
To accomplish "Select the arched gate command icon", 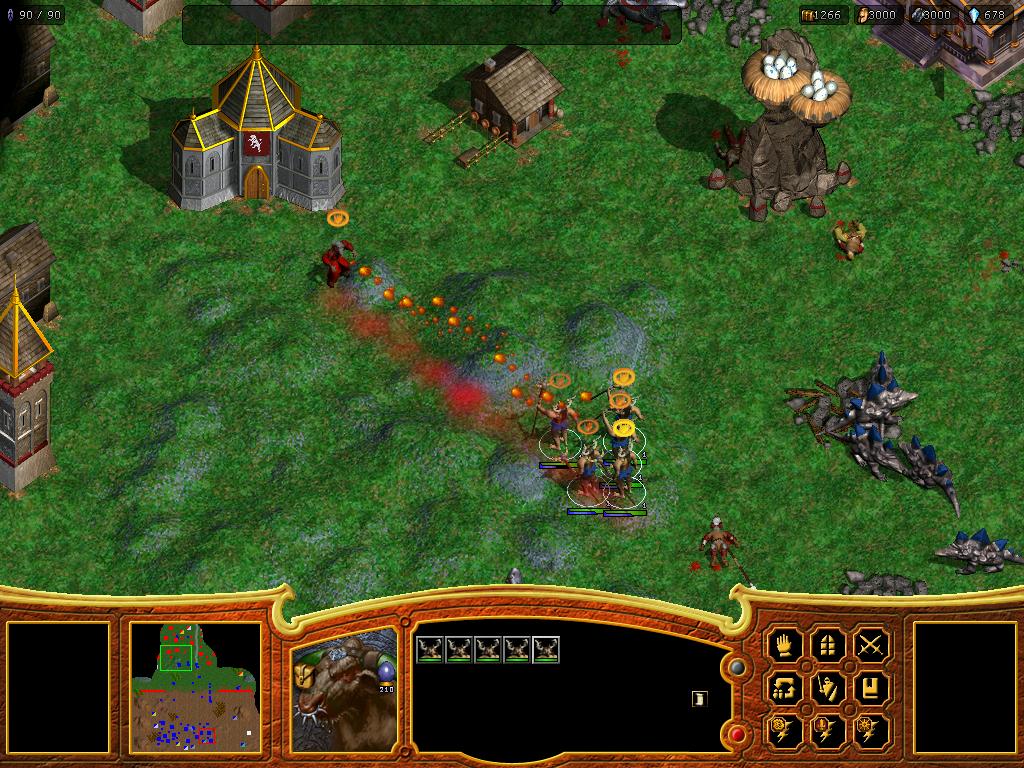I will [x=829, y=645].
